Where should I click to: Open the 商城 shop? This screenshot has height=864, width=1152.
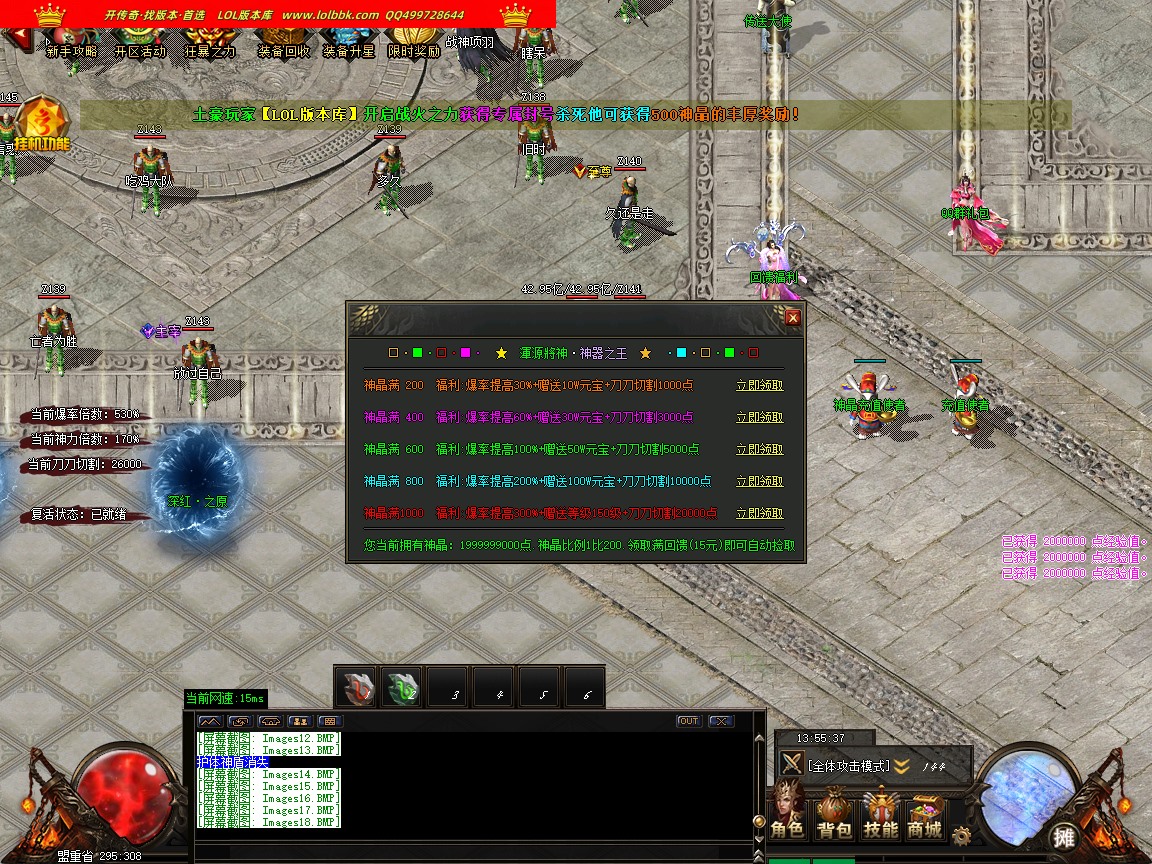coord(925,814)
